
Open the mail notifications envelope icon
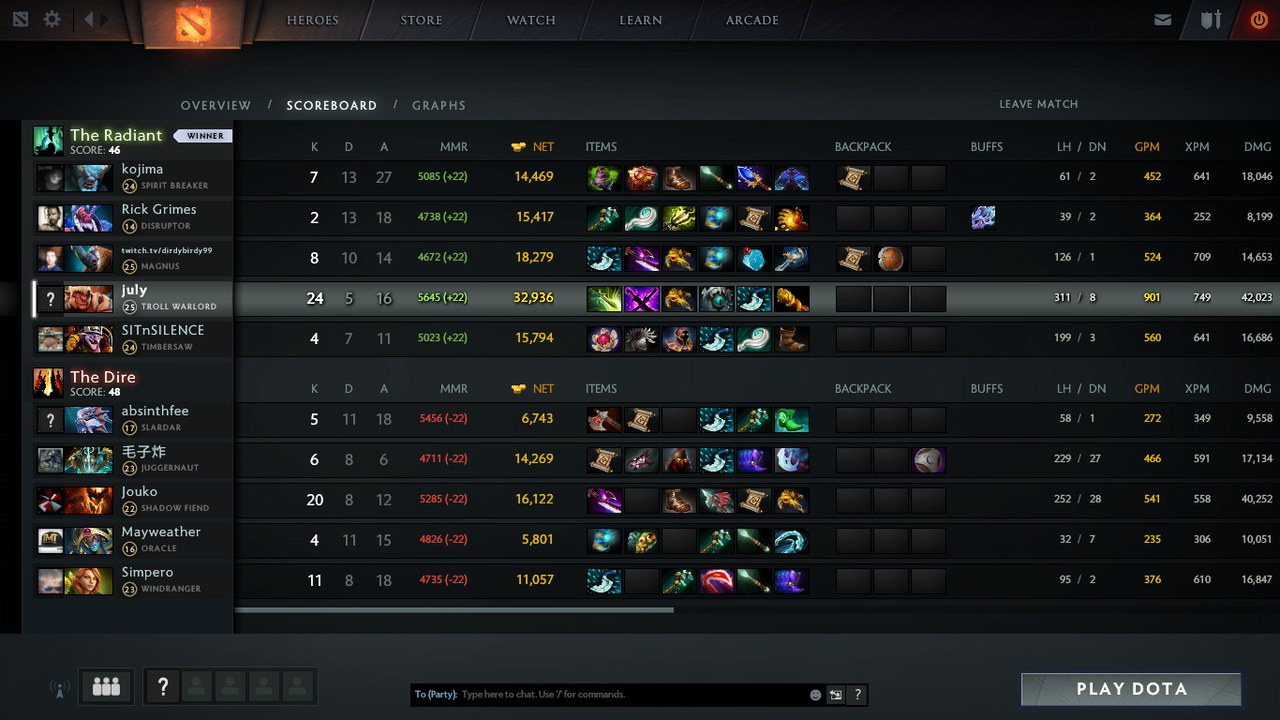pos(1163,18)
